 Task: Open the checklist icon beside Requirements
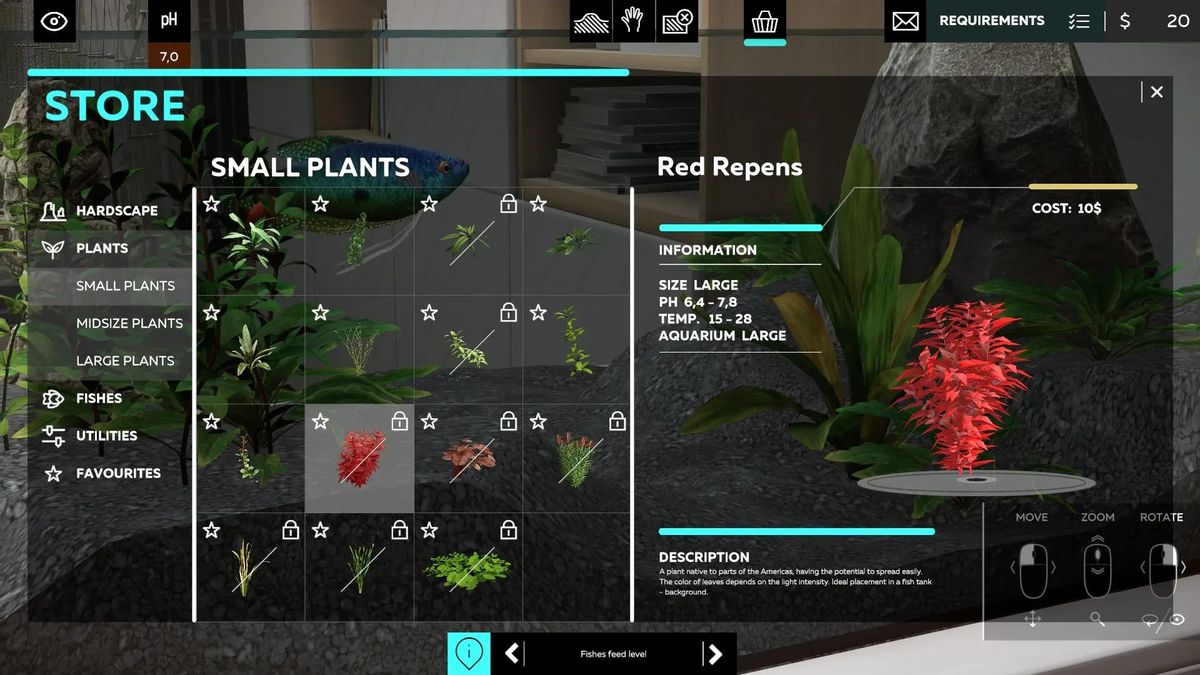(1078, 21)
